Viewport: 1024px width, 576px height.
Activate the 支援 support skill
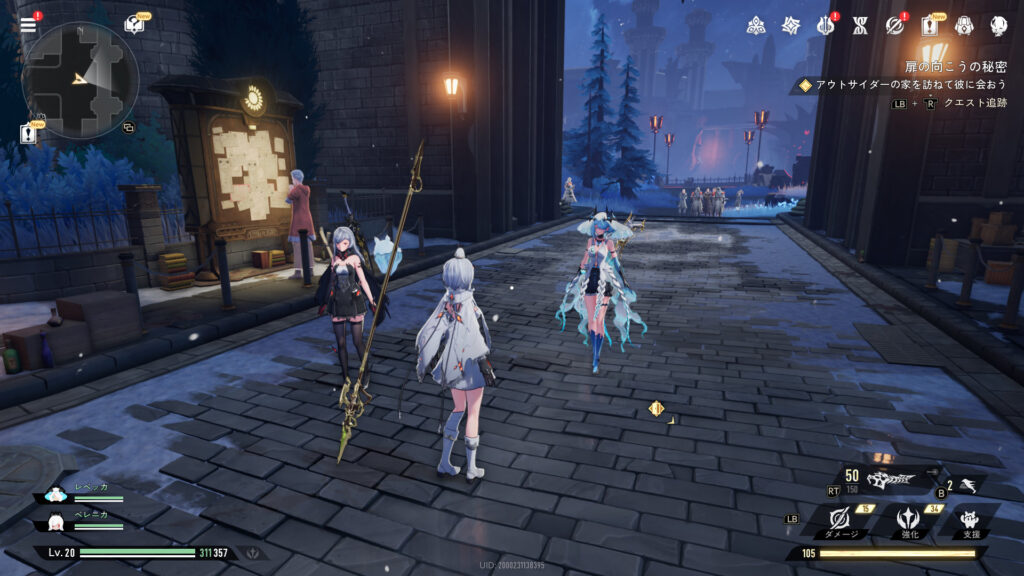coord(968,518)
